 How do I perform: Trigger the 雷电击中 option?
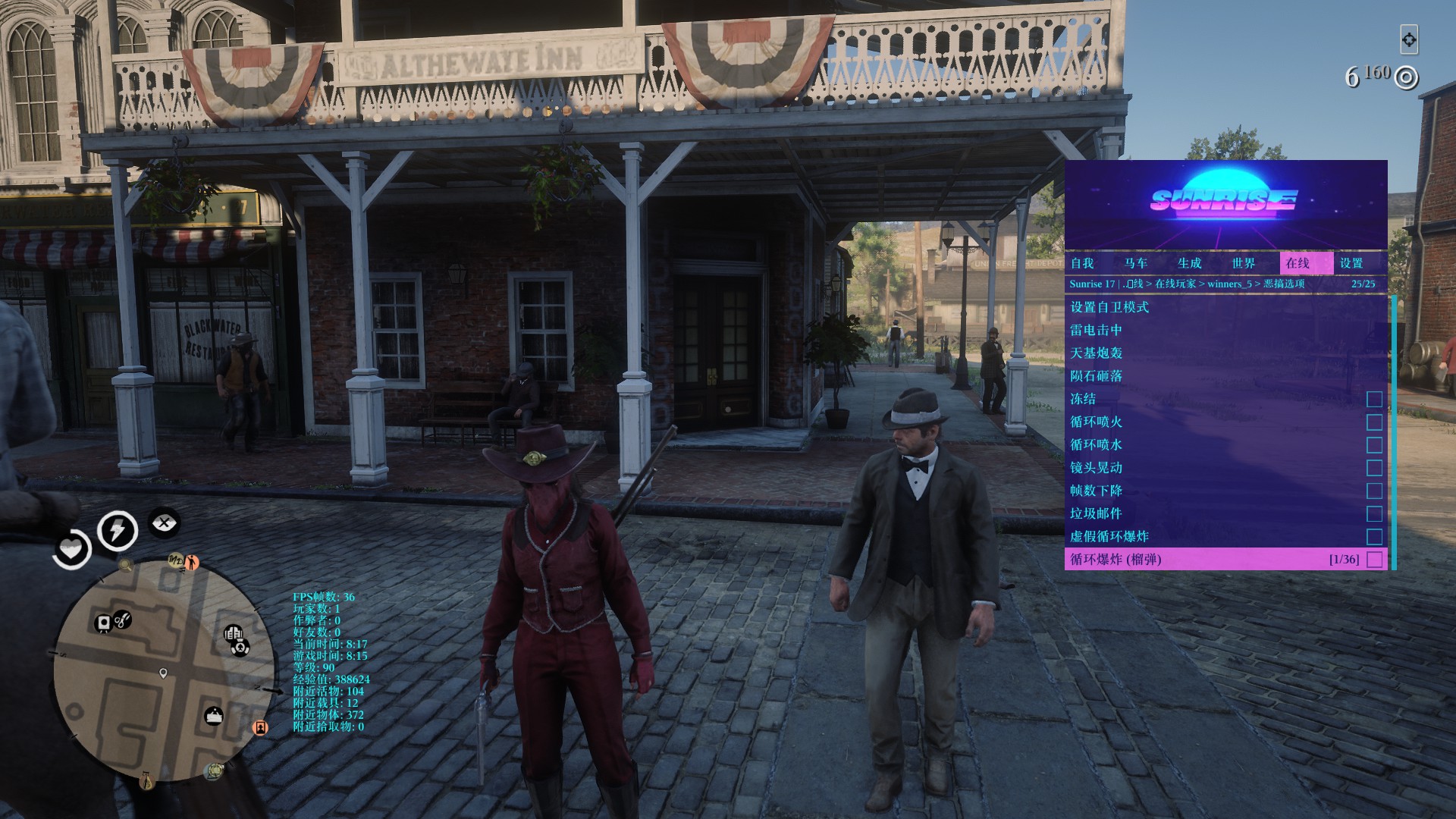point(1096,330)
